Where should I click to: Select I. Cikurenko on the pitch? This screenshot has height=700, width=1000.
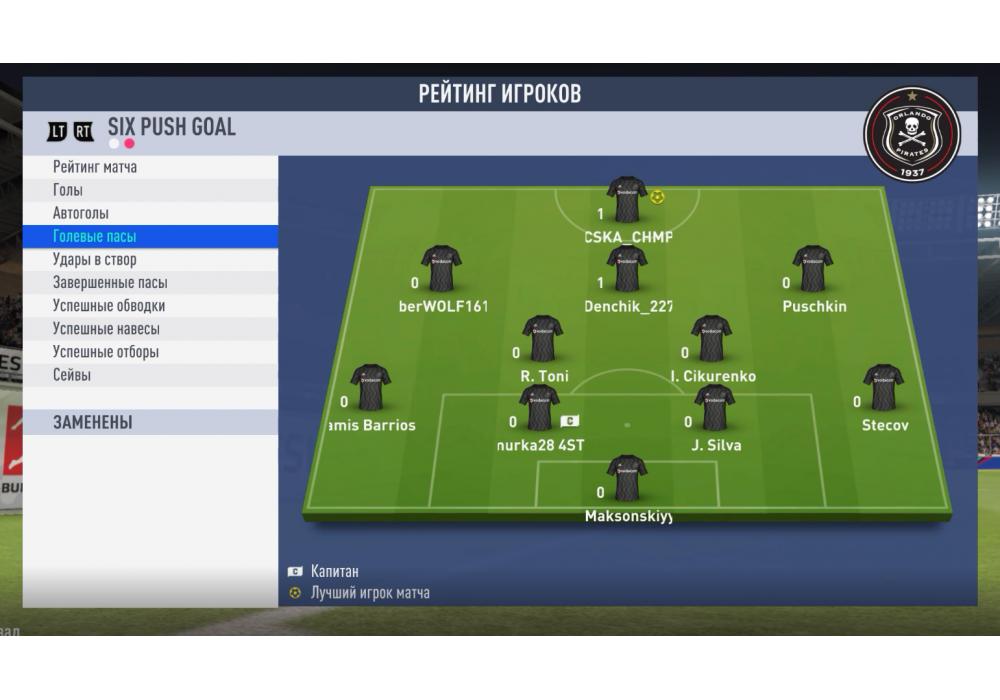click(711, 339)
